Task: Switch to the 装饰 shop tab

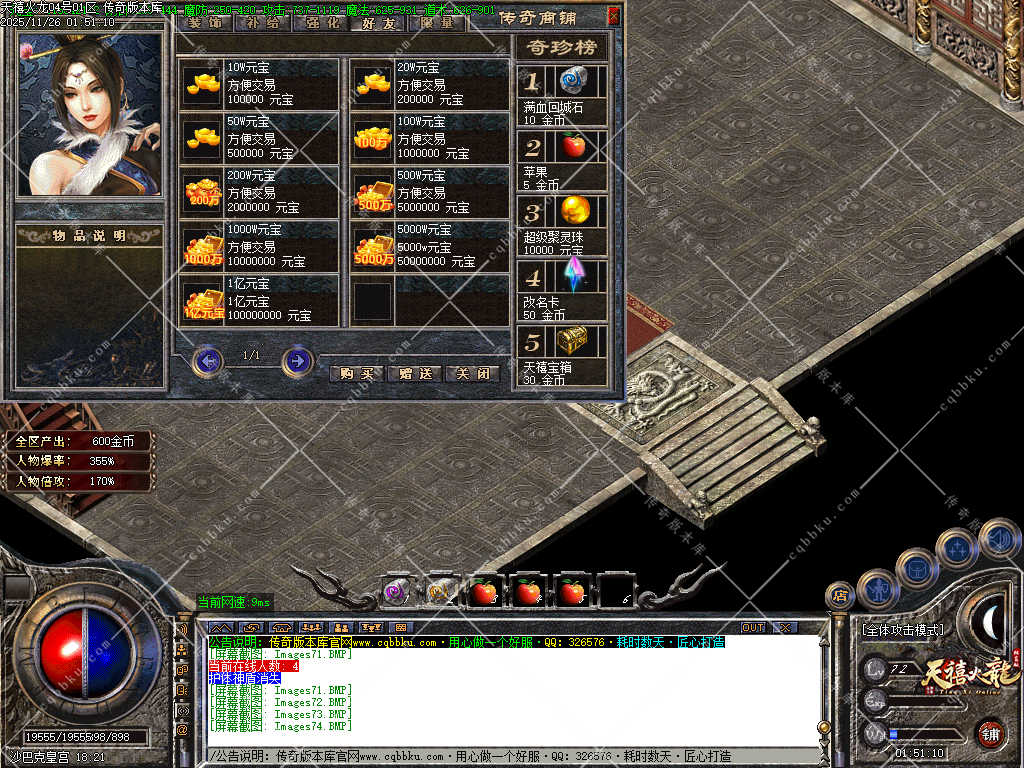Action: coord(206,22)
